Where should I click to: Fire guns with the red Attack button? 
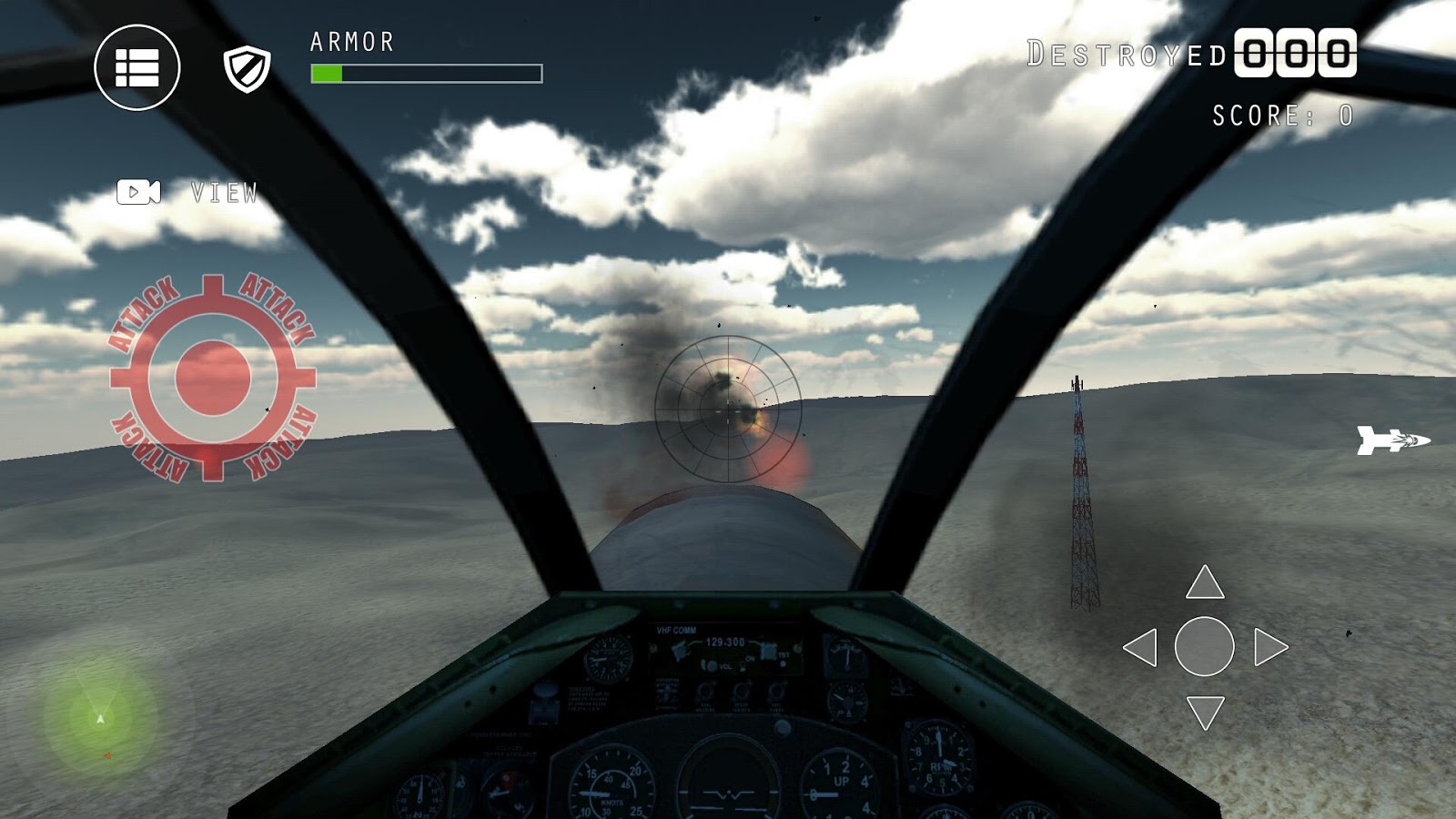213,378
